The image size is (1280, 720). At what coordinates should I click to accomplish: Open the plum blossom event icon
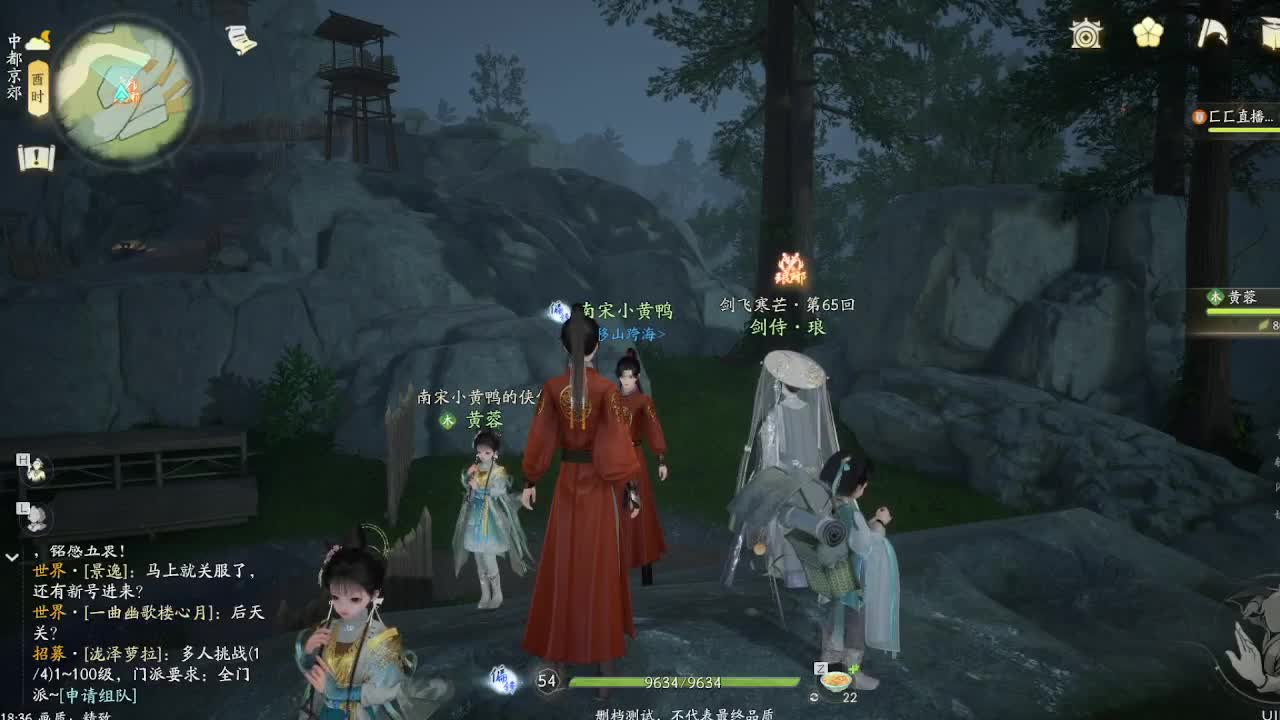pos(1147,33)
